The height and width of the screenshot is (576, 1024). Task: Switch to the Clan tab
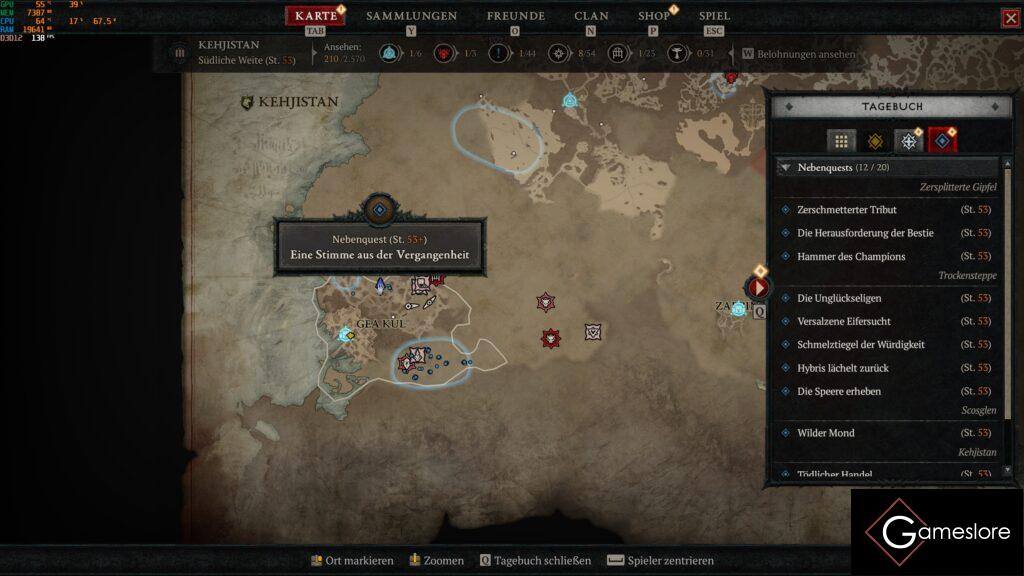[591, 16]
